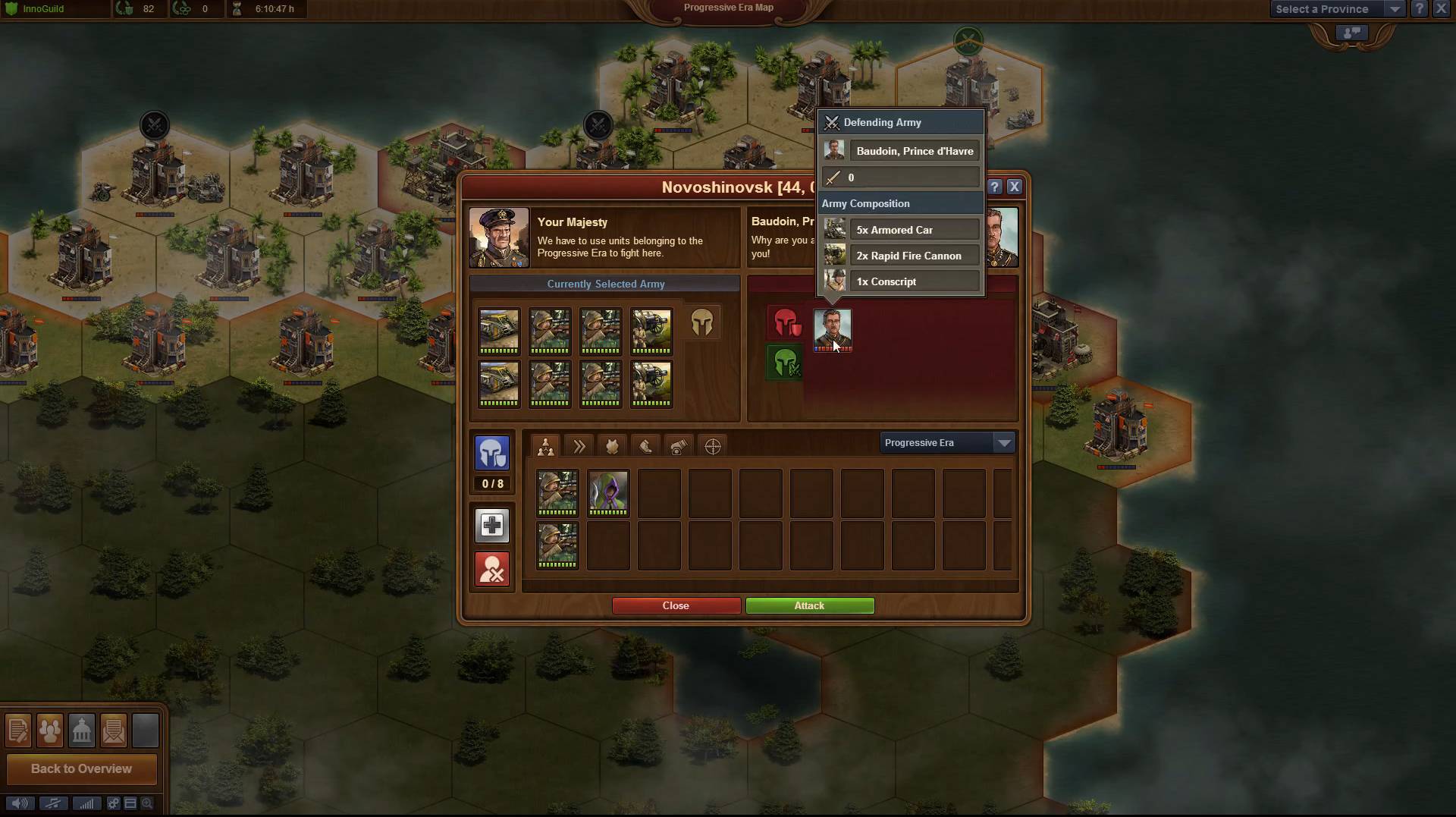This screenshot has height=817, width=1456.
Task: Click the blue helmet and shield button
Action: click(x=492, y=453)
